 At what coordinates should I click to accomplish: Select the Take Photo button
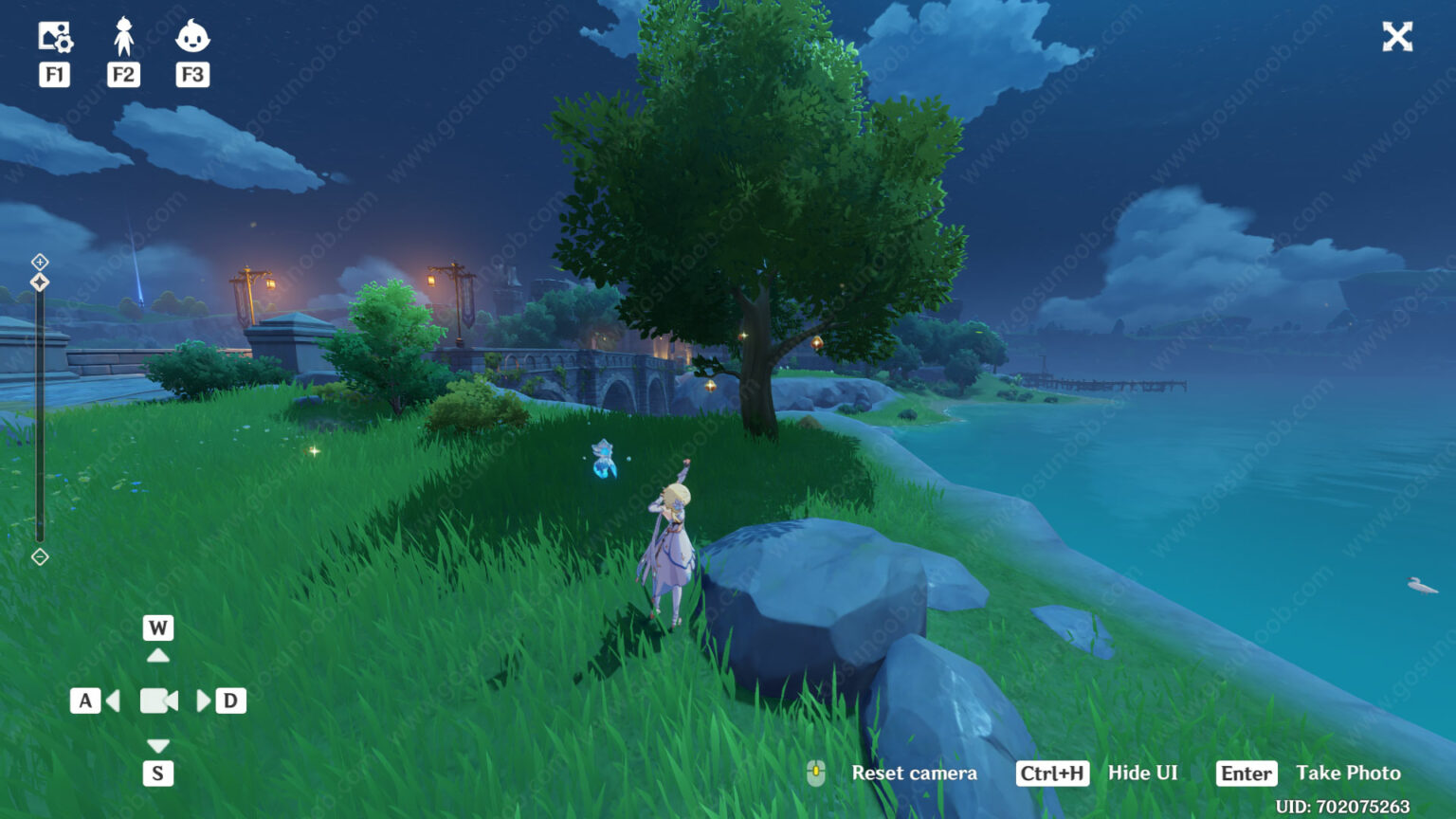point(1347,773)
